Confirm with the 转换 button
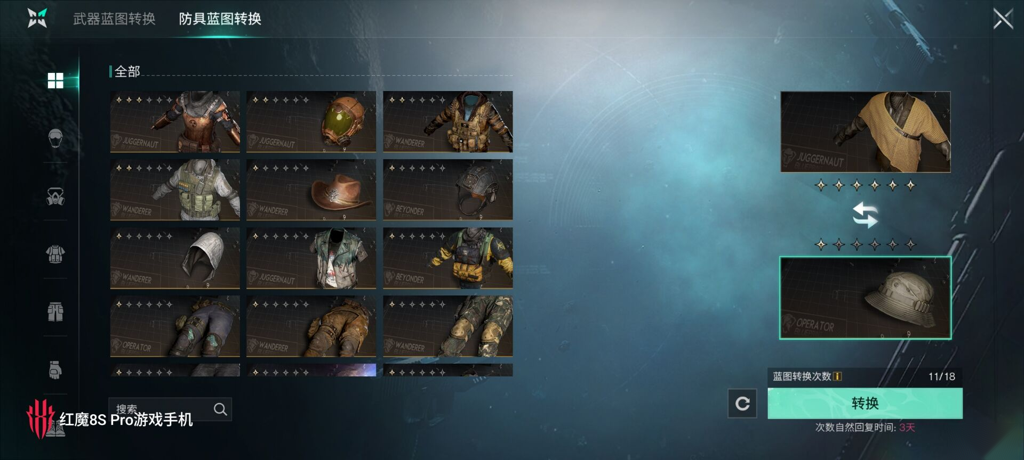The height and width of the screenshot is (460, 1024). [x=865, y=403]
